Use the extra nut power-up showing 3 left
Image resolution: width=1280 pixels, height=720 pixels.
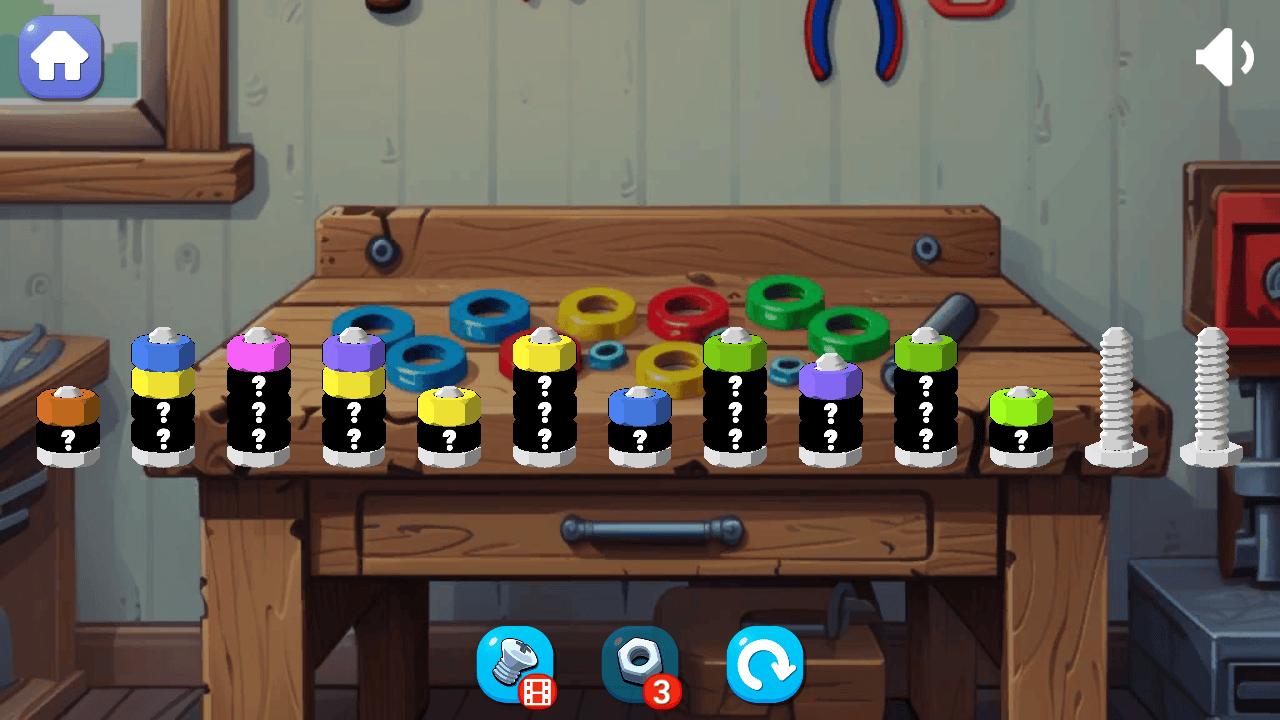pyautogui.click(x=639, y=663)
